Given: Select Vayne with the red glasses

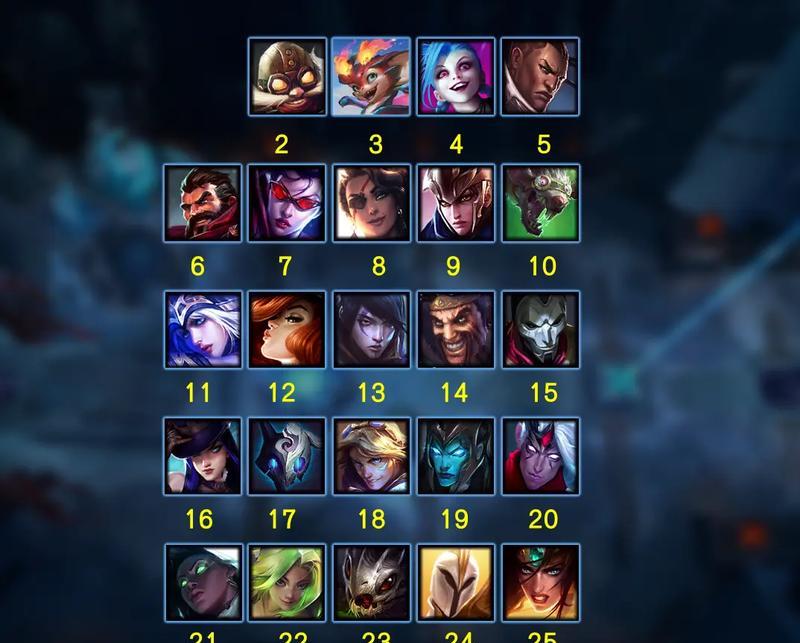Looking at the screenshot, I should coord(287,203).
